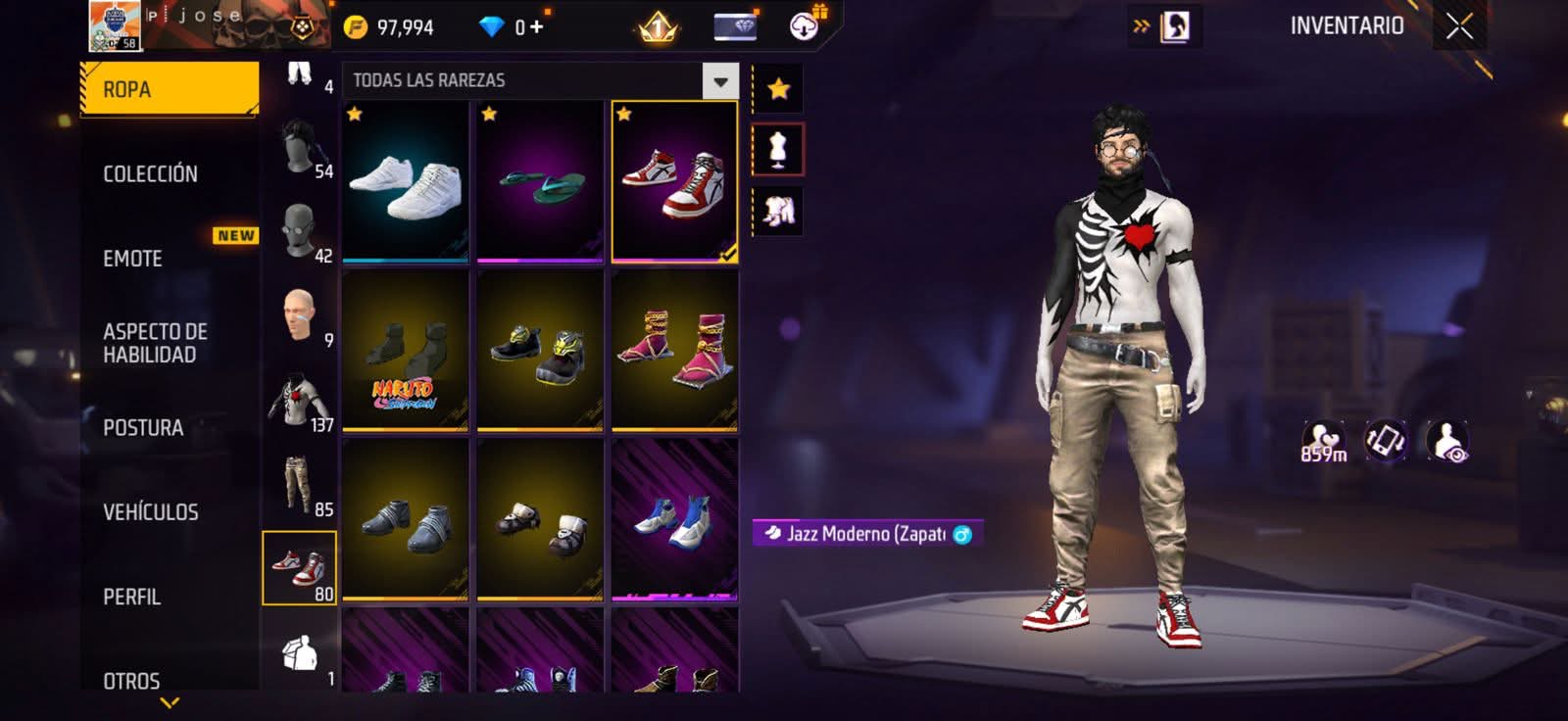Pick the pink boots with gold straps

tap(674, 352)
